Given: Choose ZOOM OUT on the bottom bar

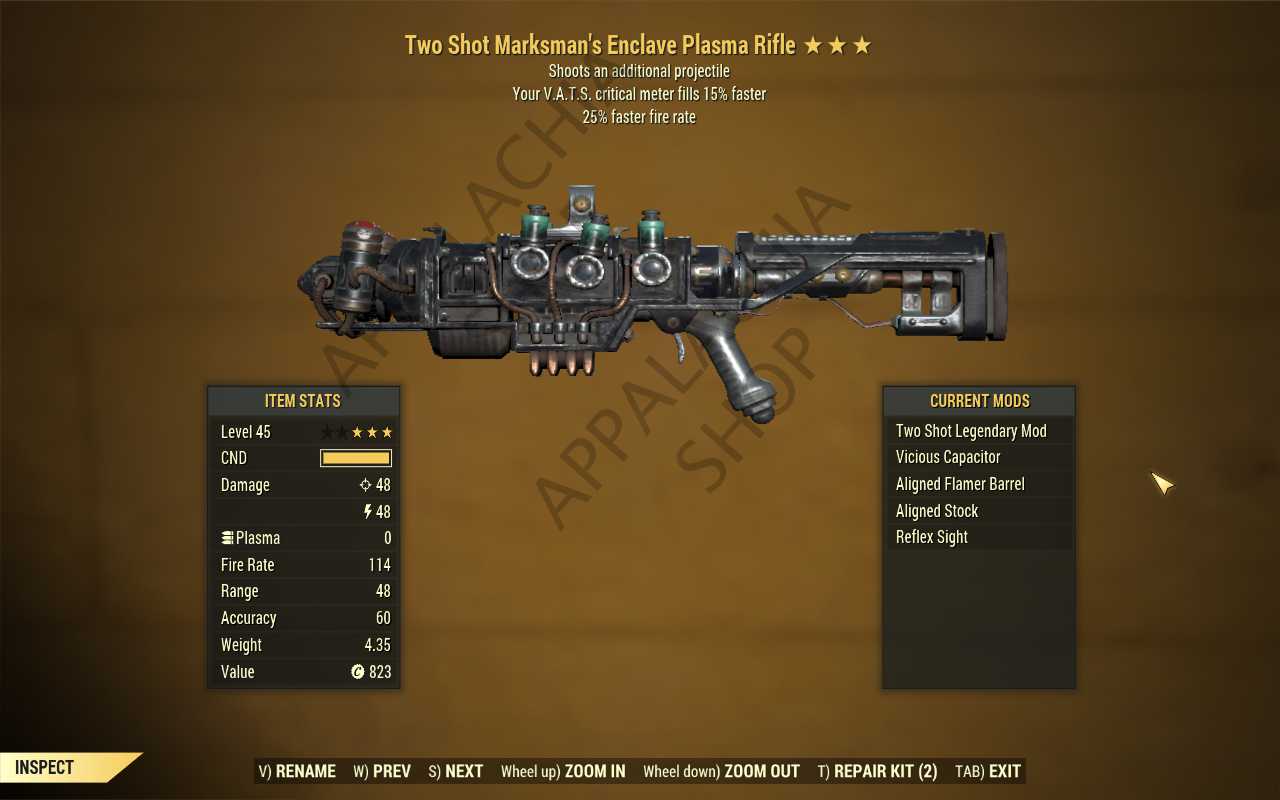Looking at the screenshot, I should (721, 771).
